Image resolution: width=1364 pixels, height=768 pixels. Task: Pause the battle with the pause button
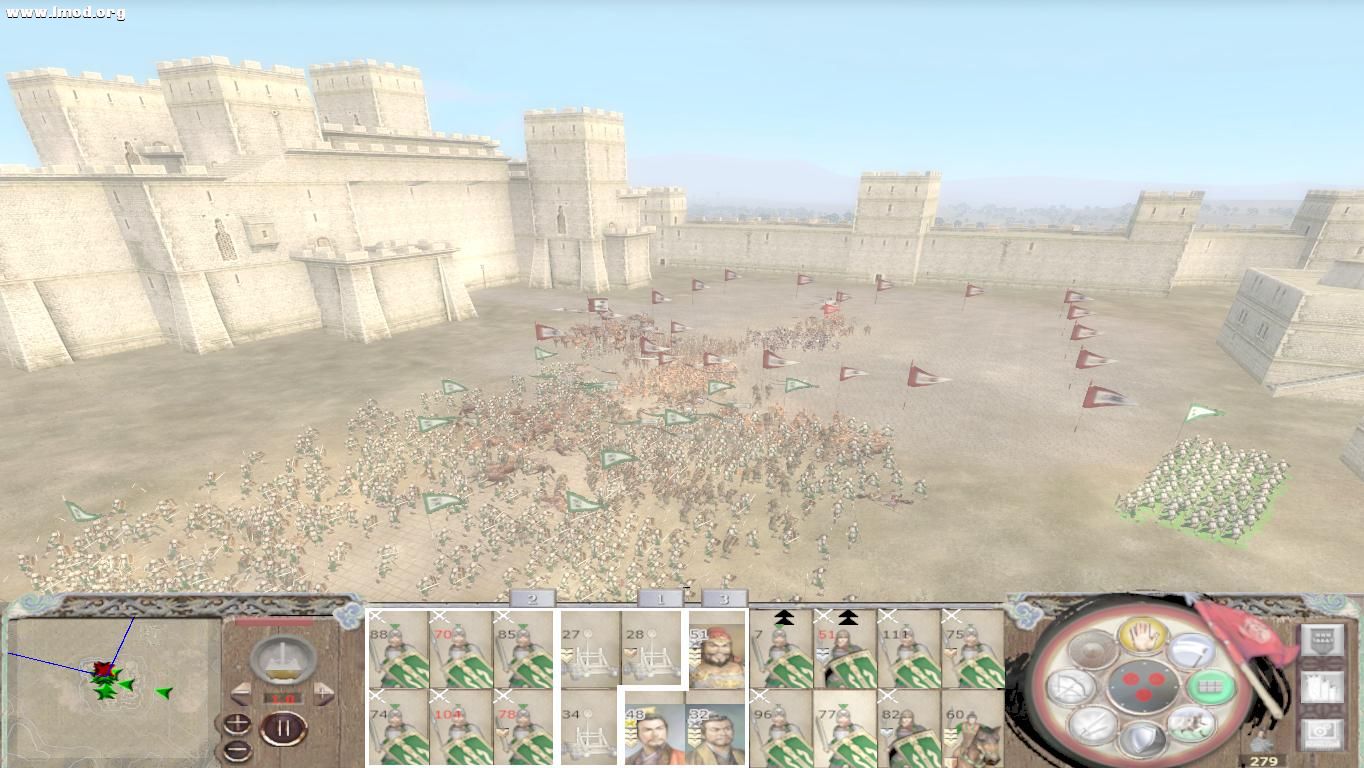tap(282, 728)
